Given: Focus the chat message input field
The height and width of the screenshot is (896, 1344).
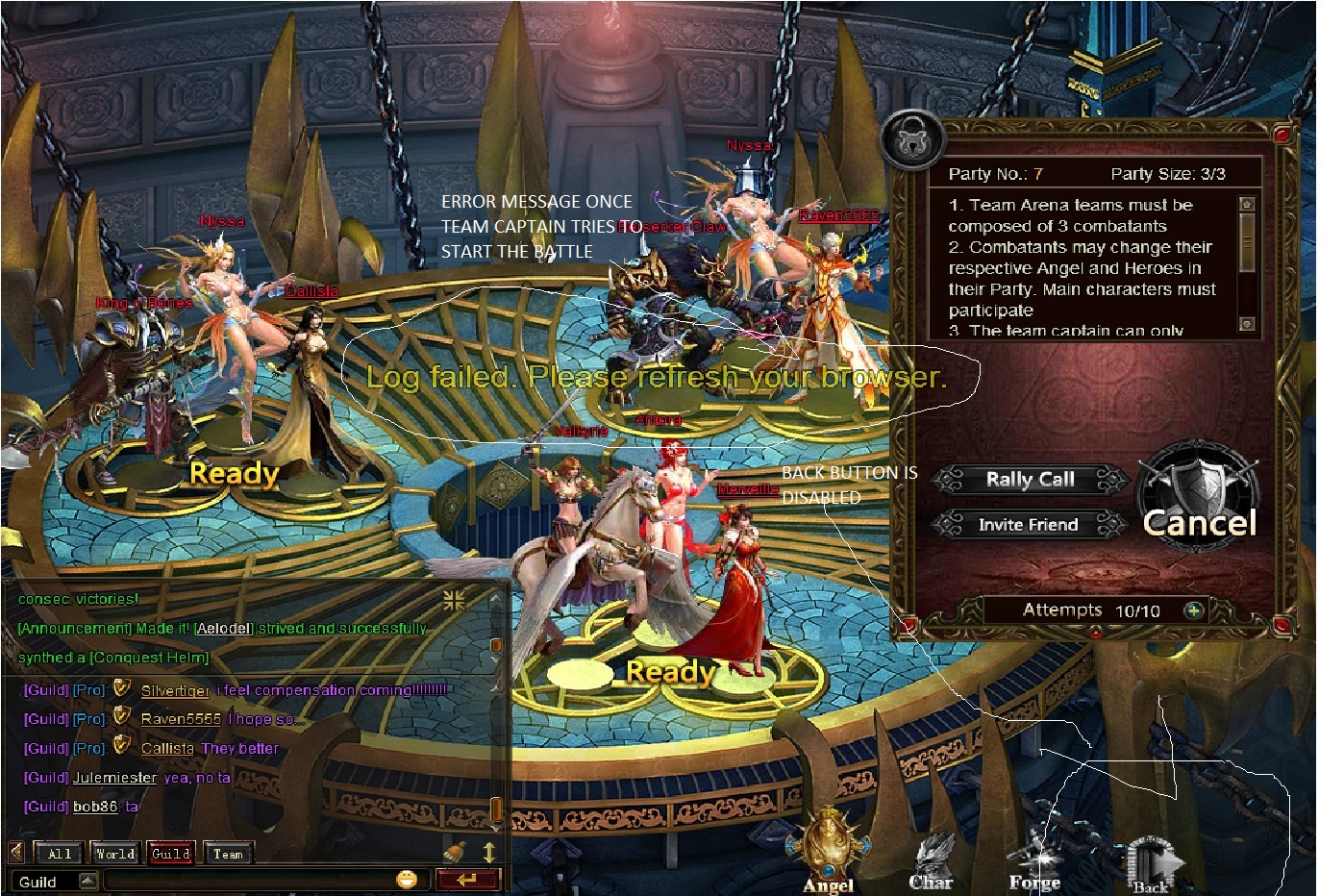Looking at the screenshot, I should click(248, 881).
